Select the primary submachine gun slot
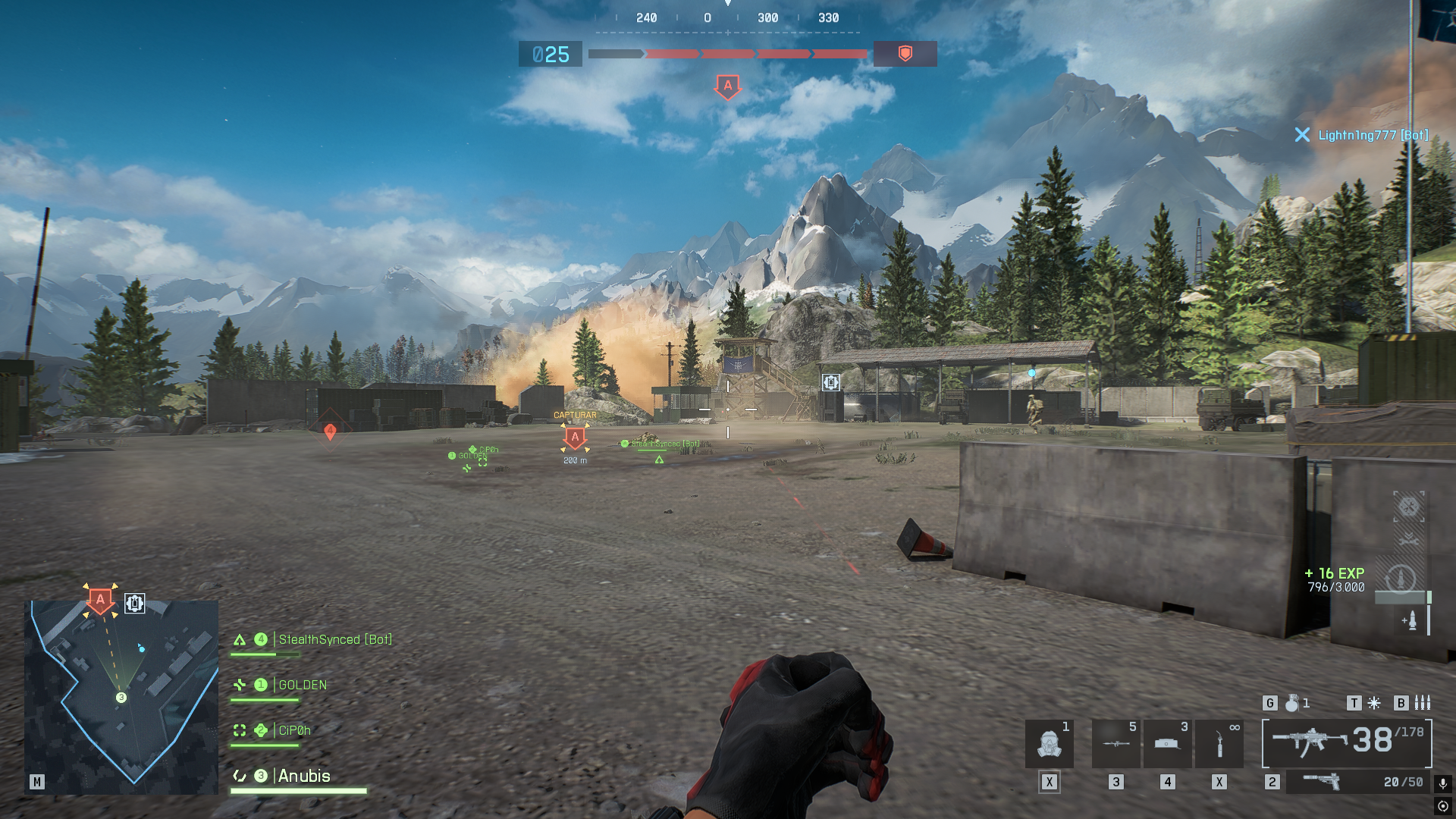This screenshot has width=1456, height=819. (x=1347, y=742)
